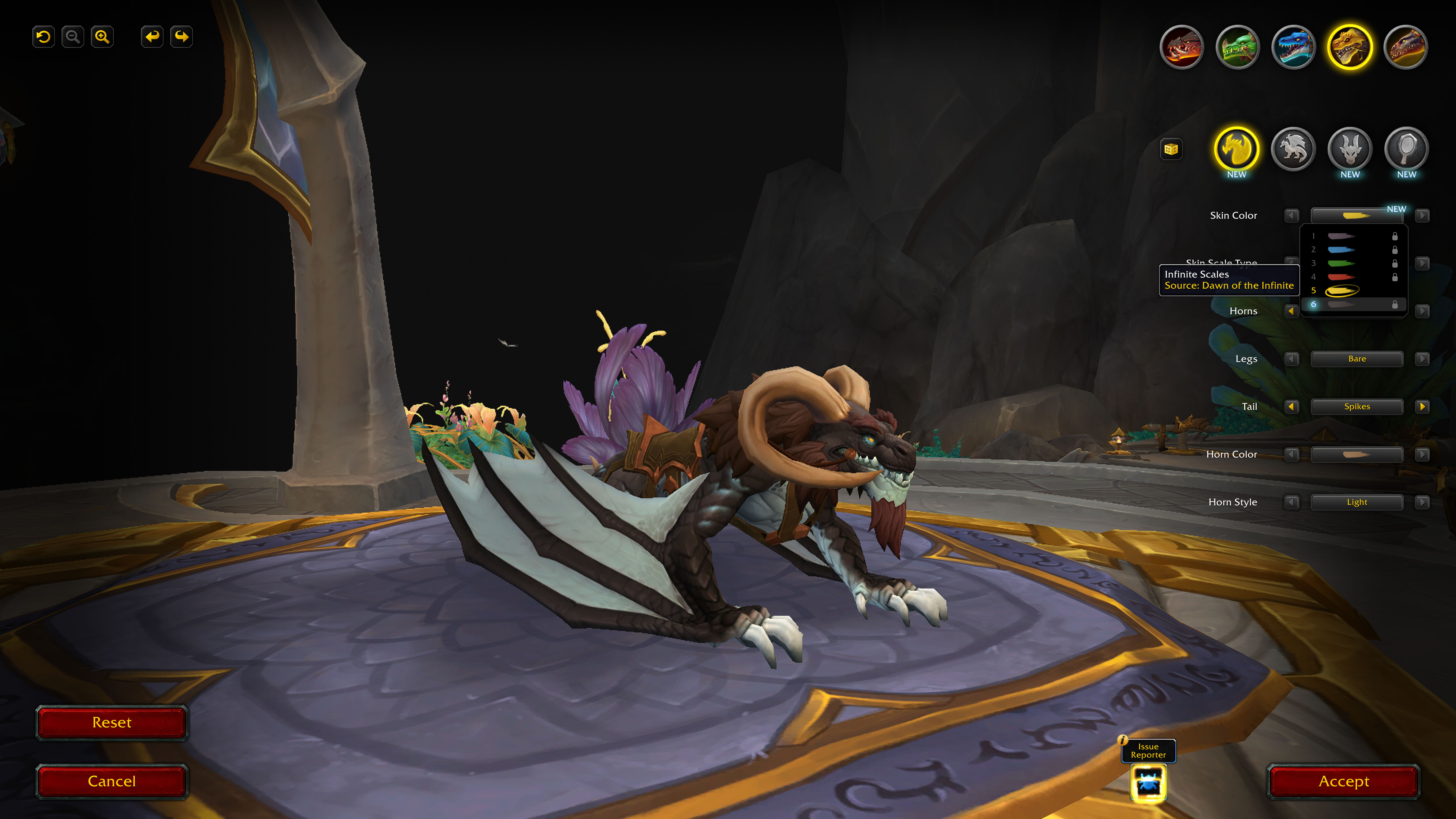Cancel the dragon customization
The height and width of the screenshot is (819, 1456).
click(111, 781)
